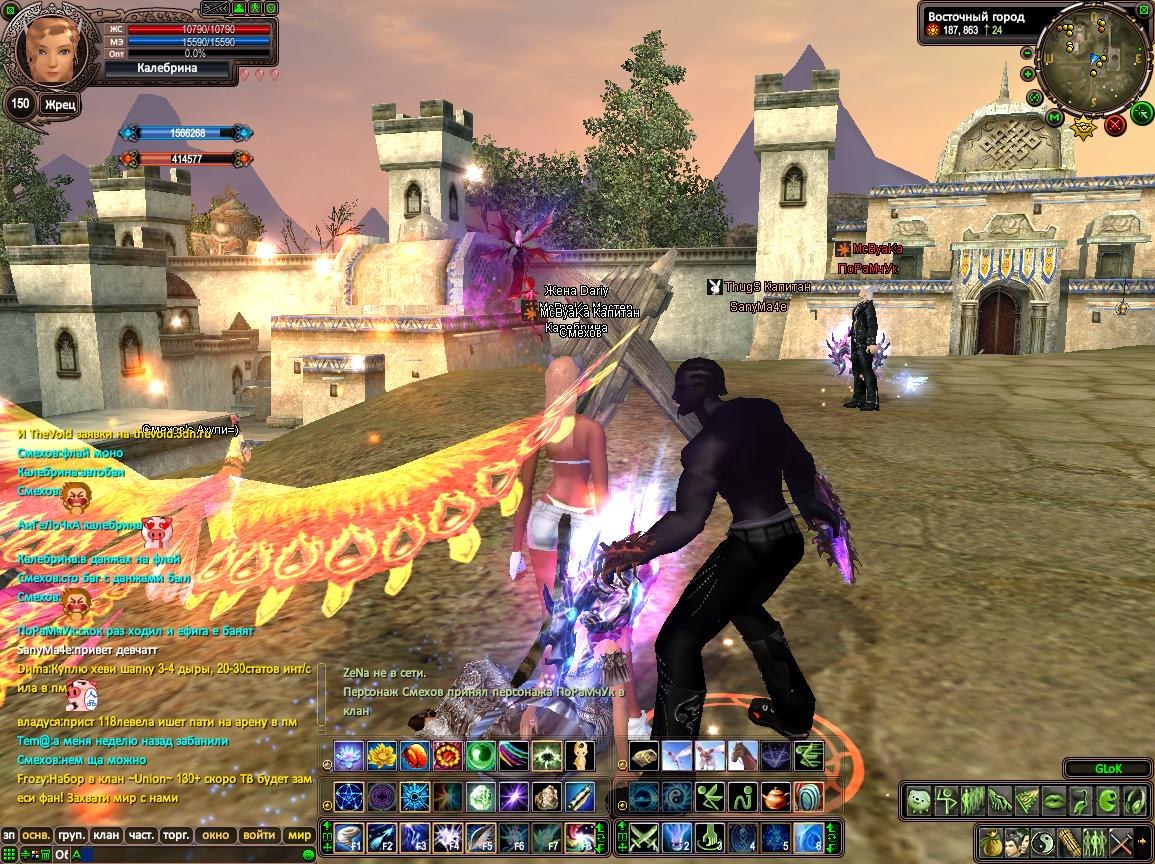Viewport: 1155px width, 864px height.
Task: Select the green headphones icon
Action: coord(1136,801)
